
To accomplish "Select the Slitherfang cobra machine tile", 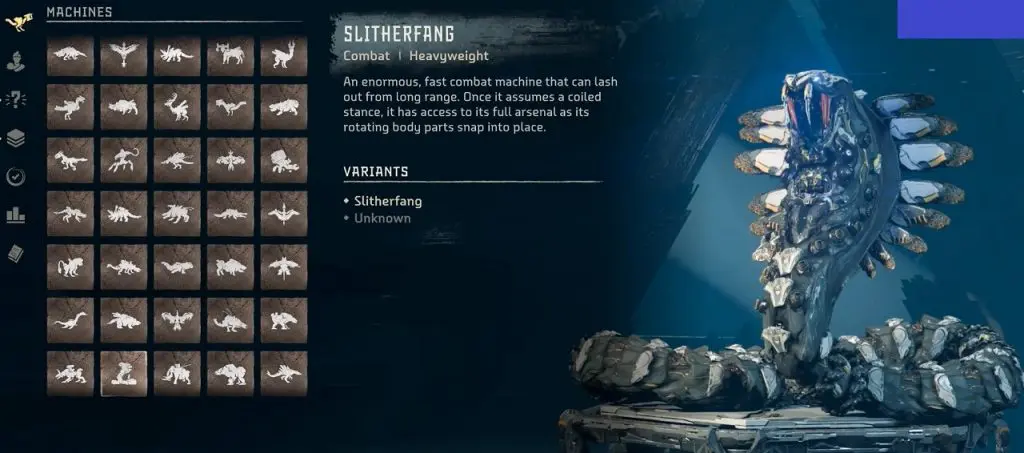I will pos(124,373).
